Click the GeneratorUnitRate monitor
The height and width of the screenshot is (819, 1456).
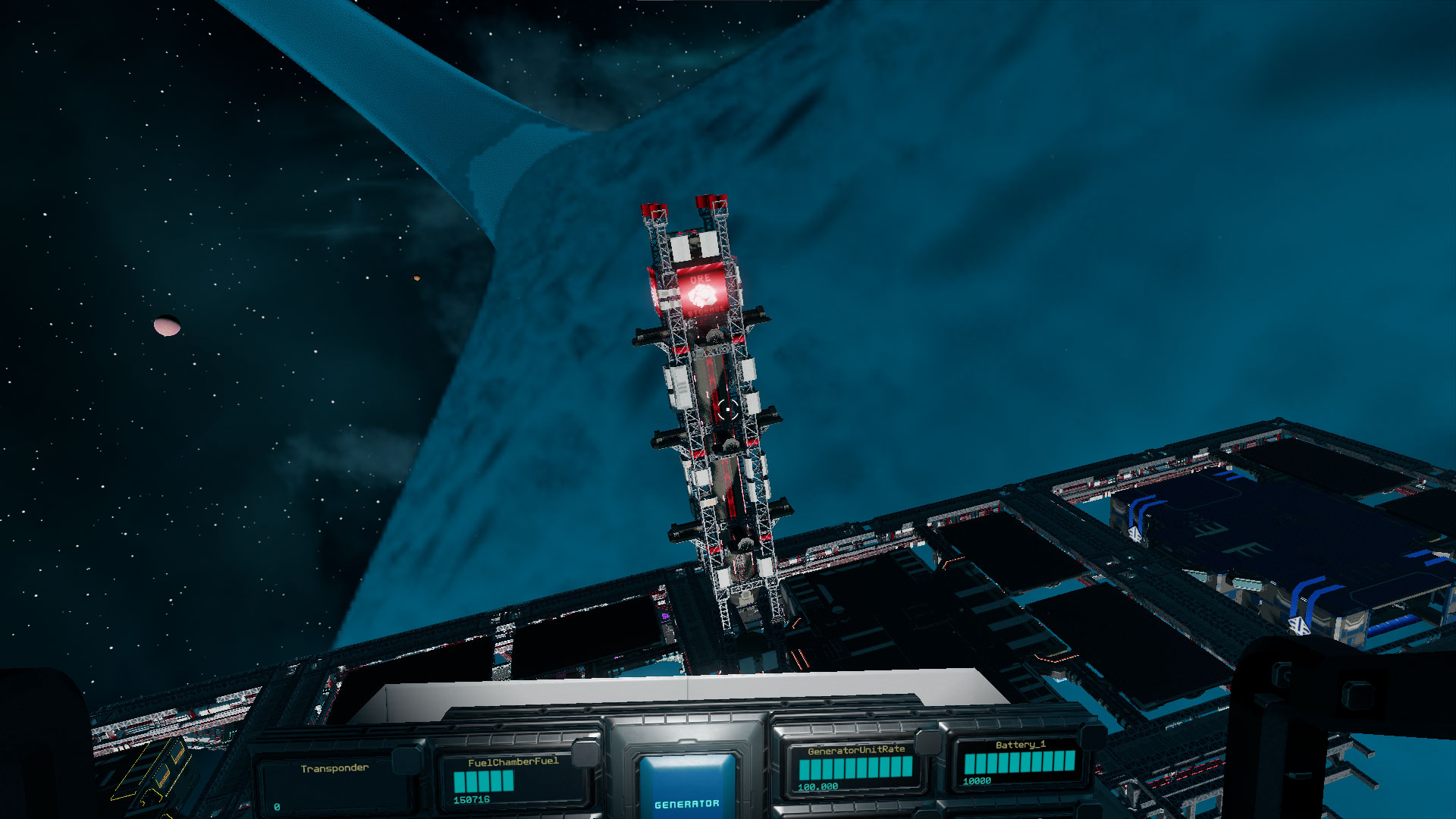[x=855, y=767]
